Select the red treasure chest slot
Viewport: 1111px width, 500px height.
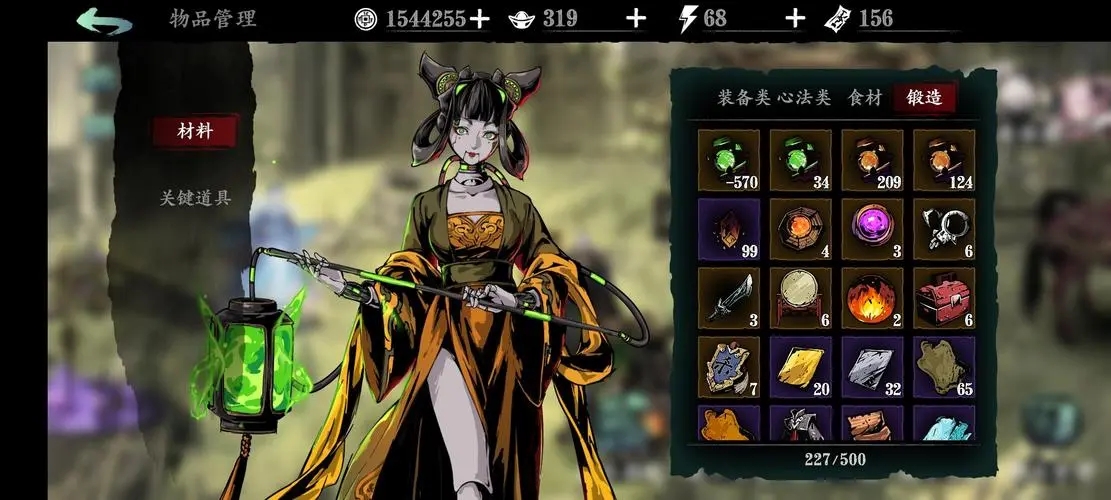pyautogui.click(x=944, y=298)
